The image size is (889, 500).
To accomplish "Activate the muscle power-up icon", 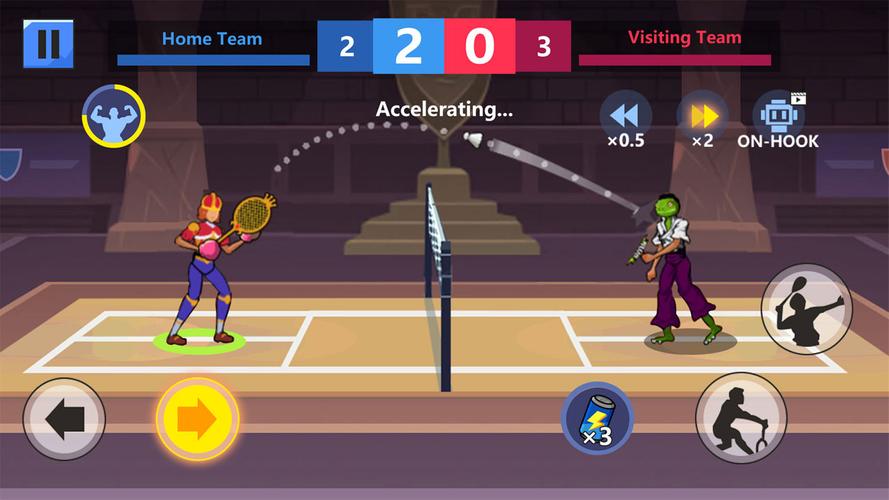I will [x=113, y=116].
